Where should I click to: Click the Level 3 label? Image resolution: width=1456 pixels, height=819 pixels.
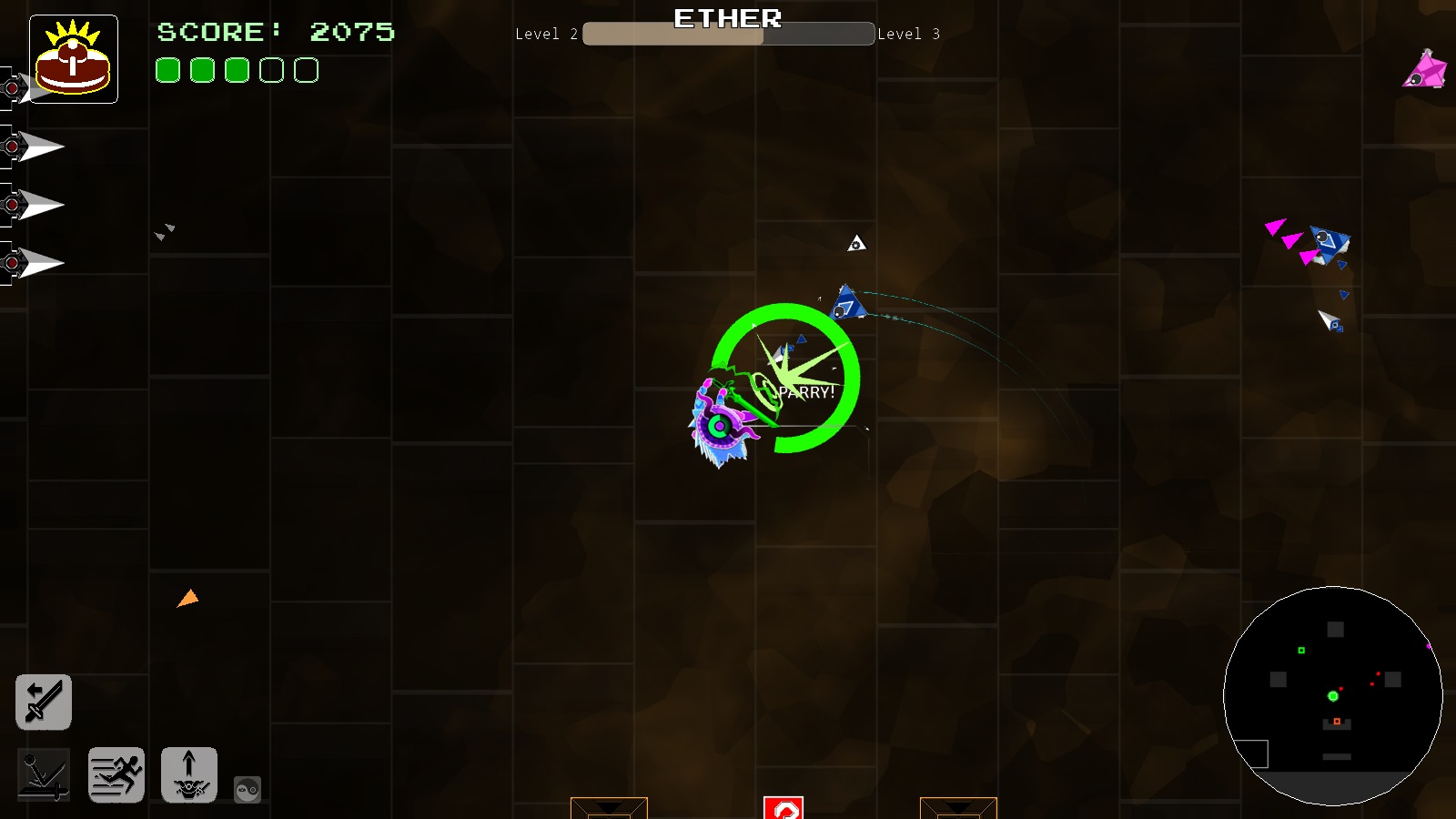[908, 34]
